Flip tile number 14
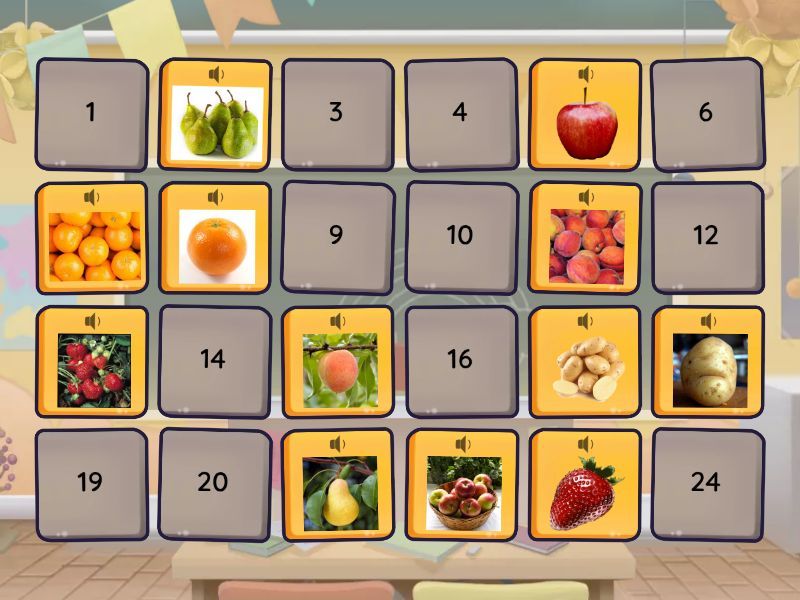The height and width of the screenshot is (600, 800). [x=214, y=359]
